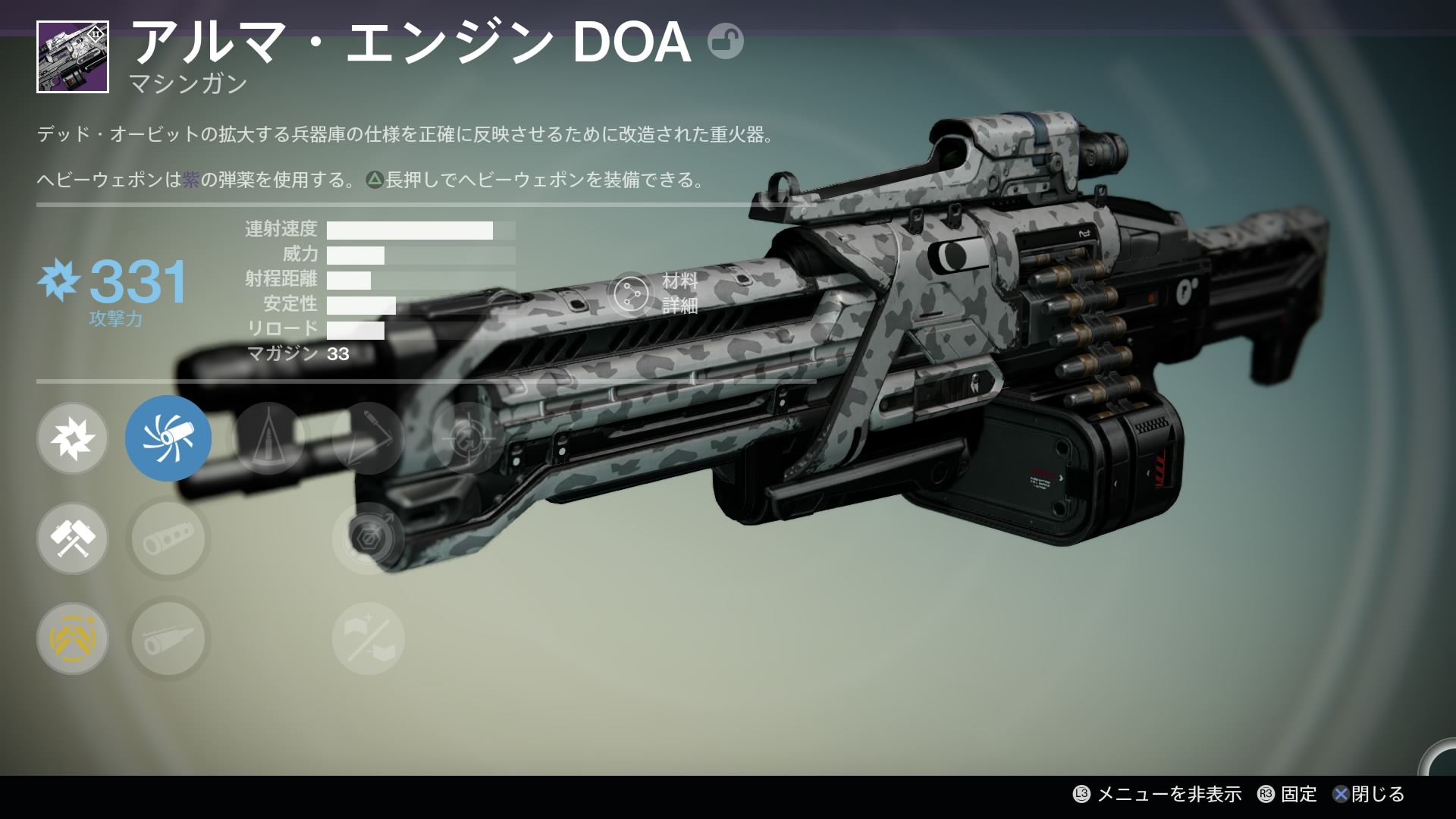Toggle the lock icon beside weapon name

[725, 42]
